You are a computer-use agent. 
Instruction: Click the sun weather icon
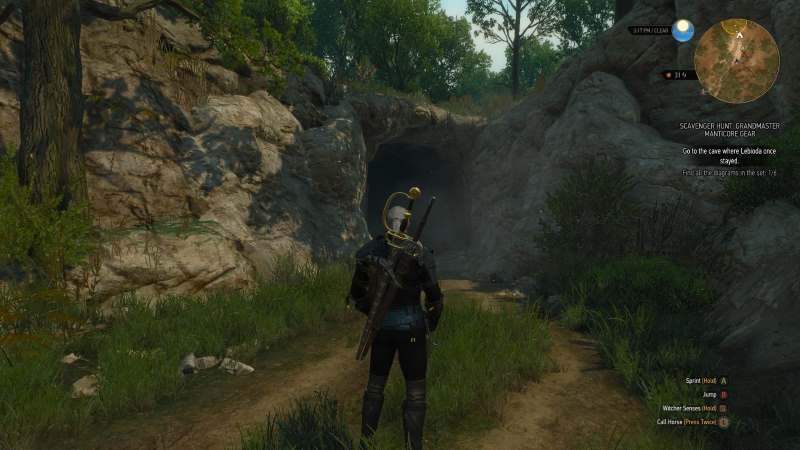coord(684,30)
